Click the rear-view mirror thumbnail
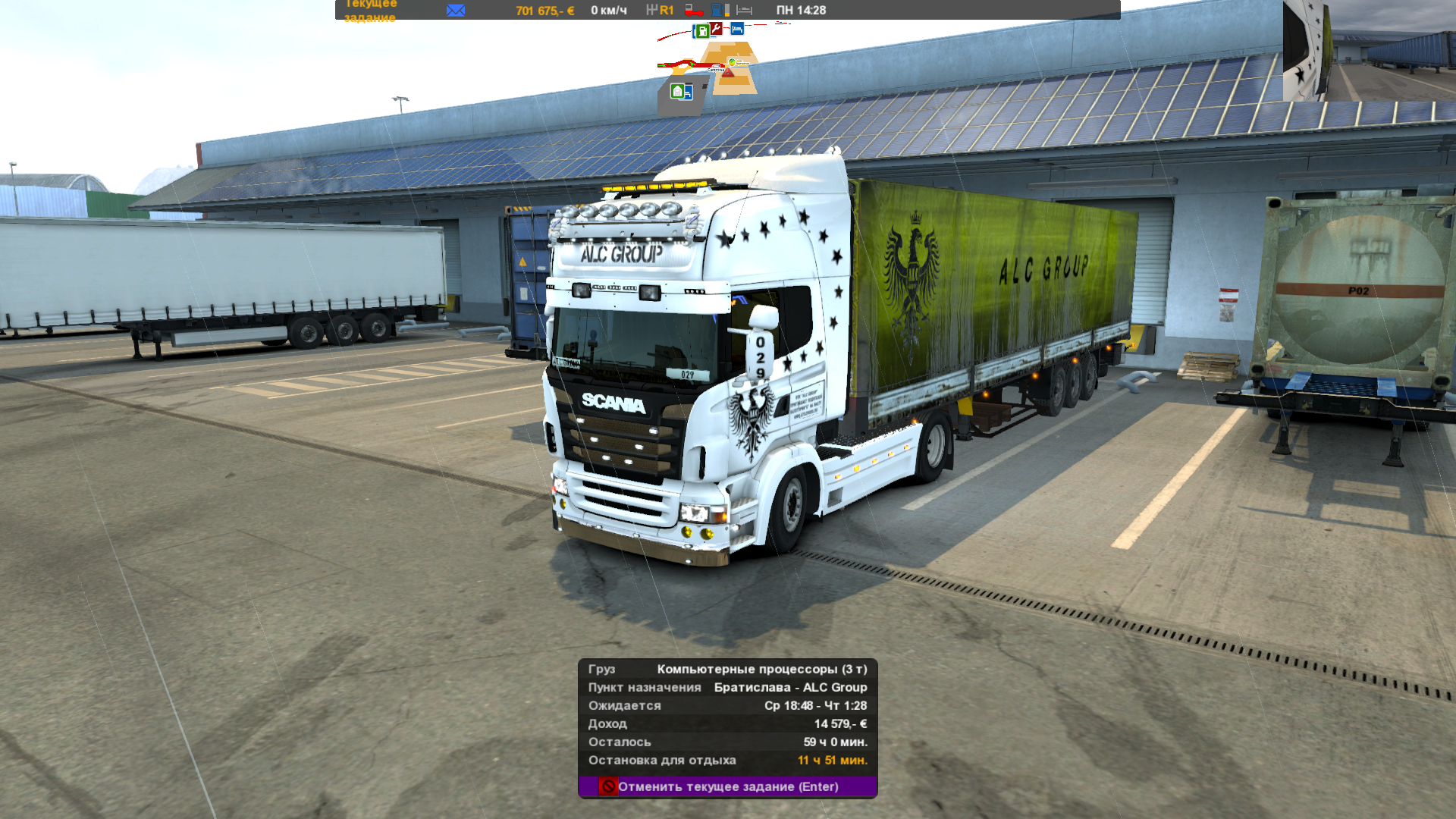The image size is (1456, 819). 1369,50
